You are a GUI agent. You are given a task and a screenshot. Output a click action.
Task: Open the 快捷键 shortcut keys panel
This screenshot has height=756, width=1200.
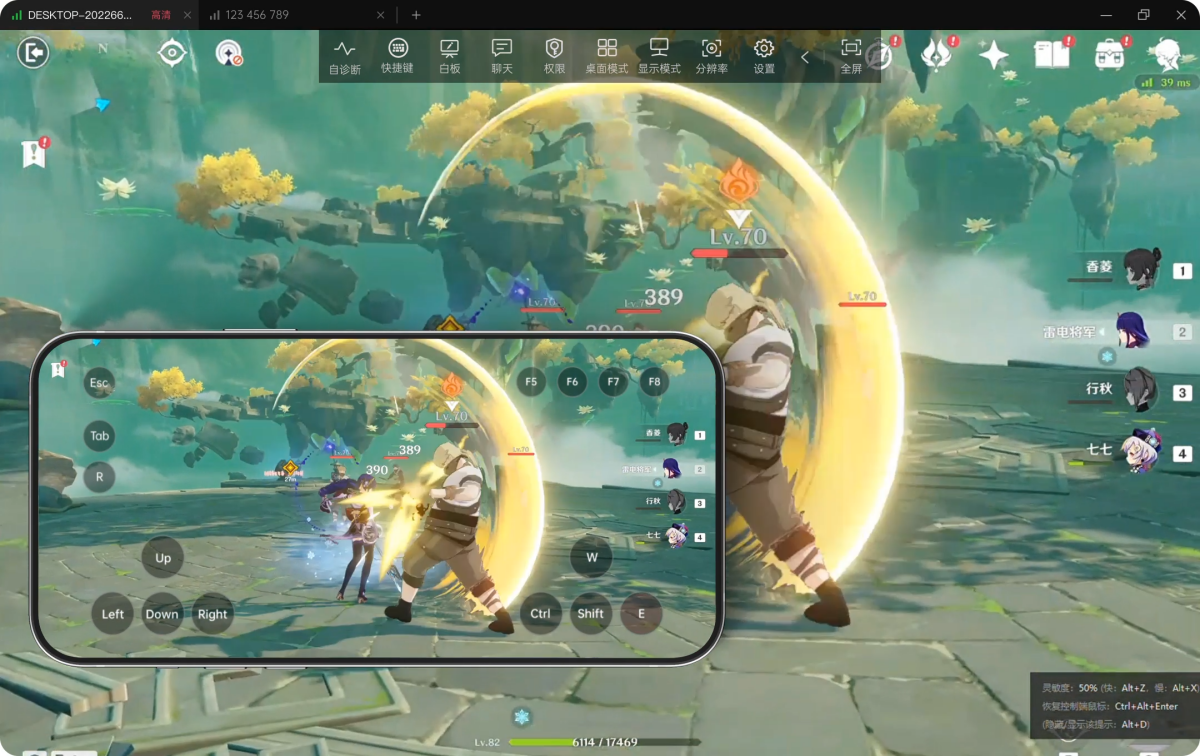pos(397,57)
